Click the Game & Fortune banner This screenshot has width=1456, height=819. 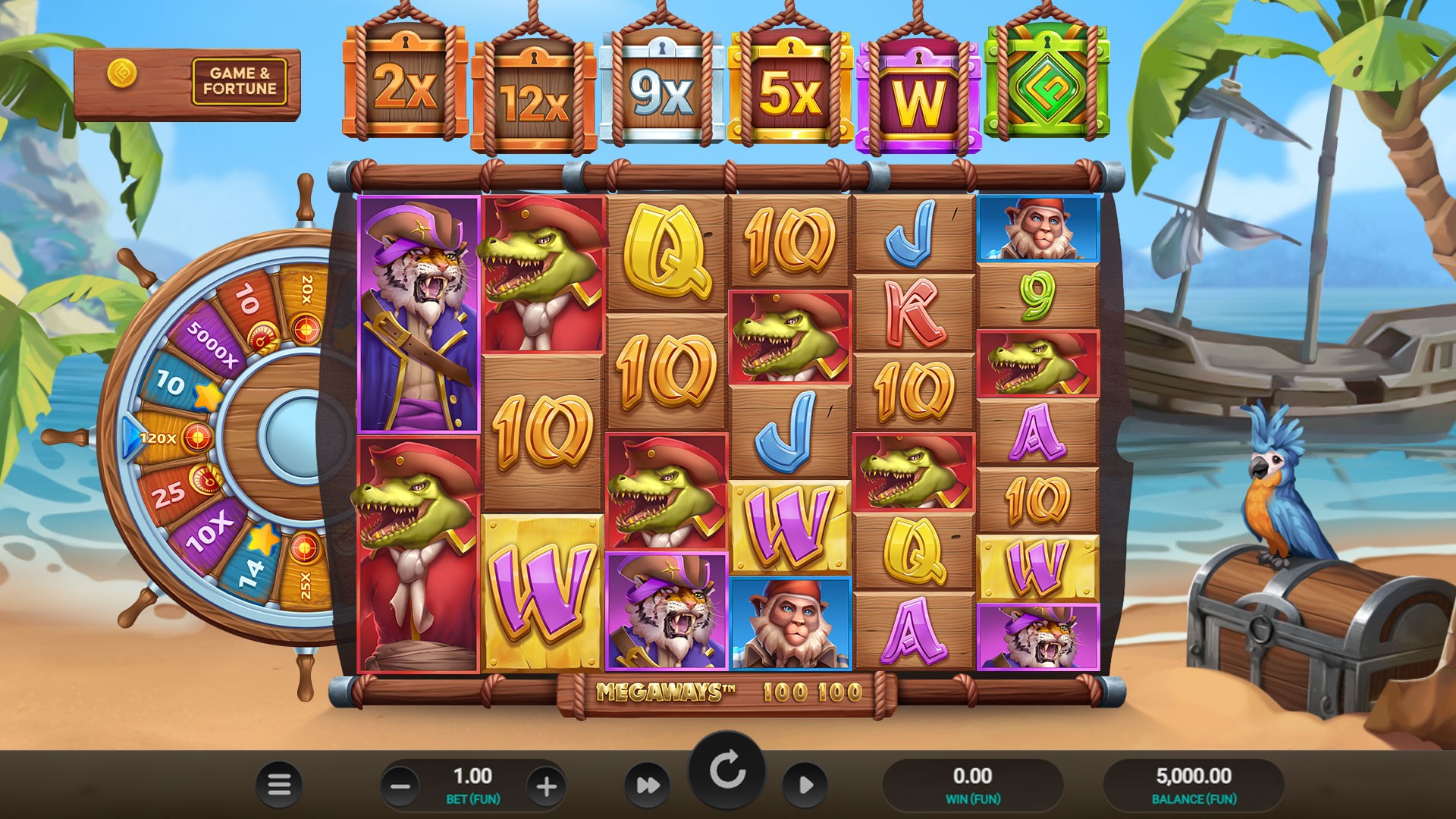tap(243, 78)
